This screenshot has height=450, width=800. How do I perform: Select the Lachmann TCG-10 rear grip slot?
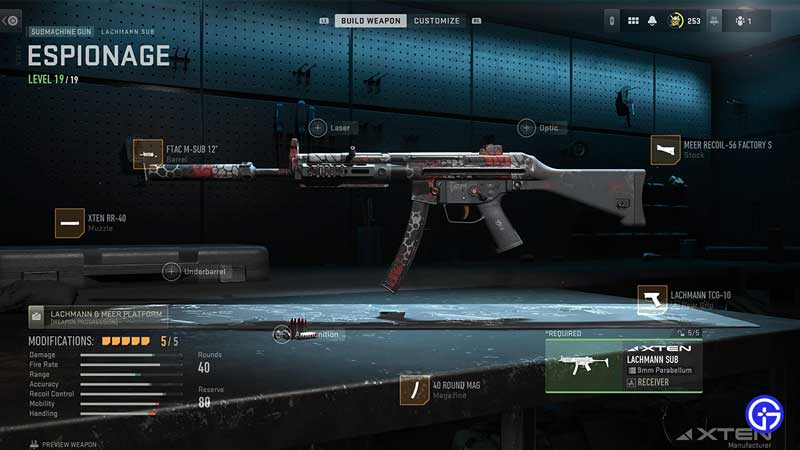click(652, 300)
